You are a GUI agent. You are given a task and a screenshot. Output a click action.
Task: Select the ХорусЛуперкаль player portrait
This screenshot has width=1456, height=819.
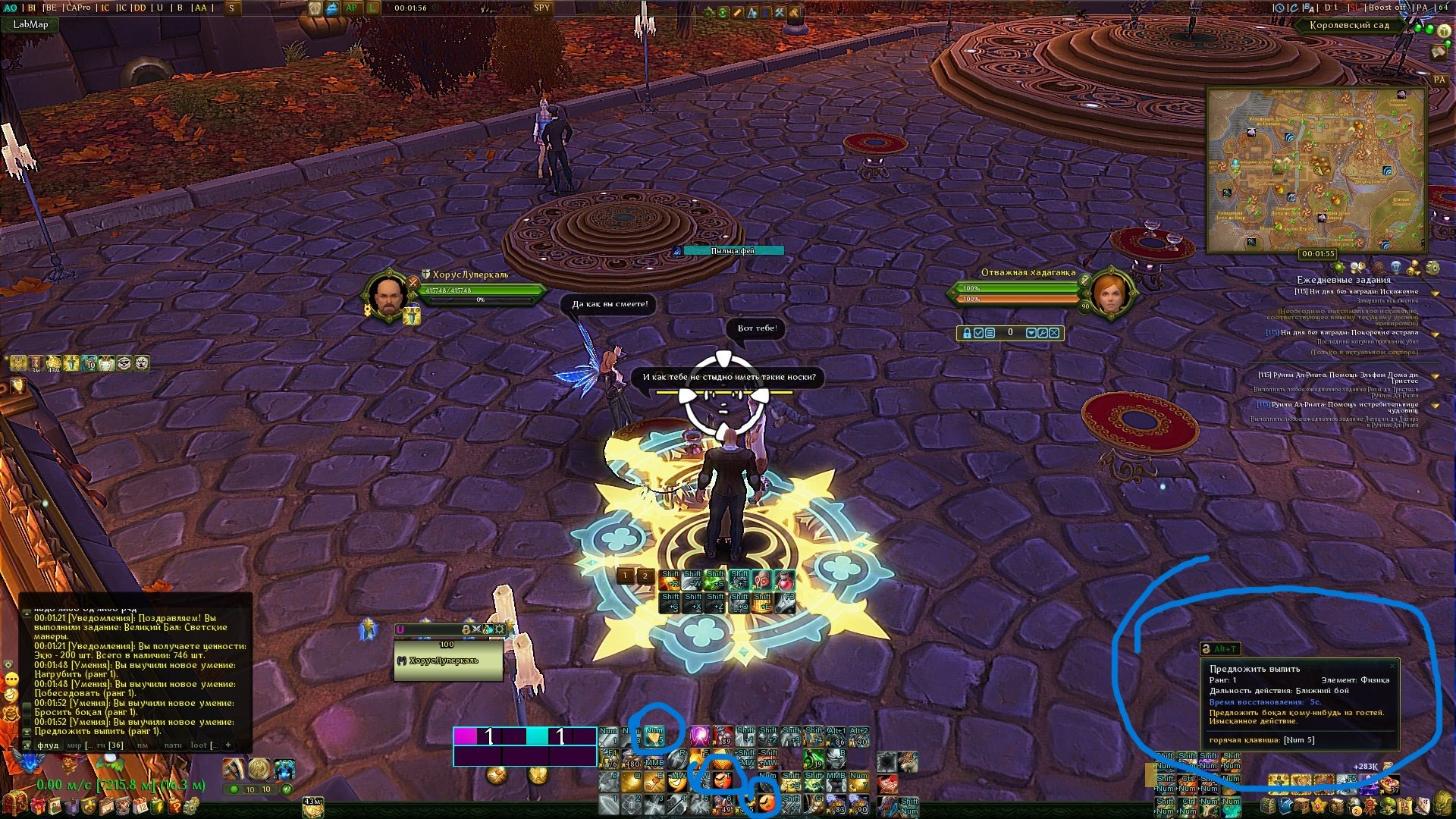click(x=388, y=296)
